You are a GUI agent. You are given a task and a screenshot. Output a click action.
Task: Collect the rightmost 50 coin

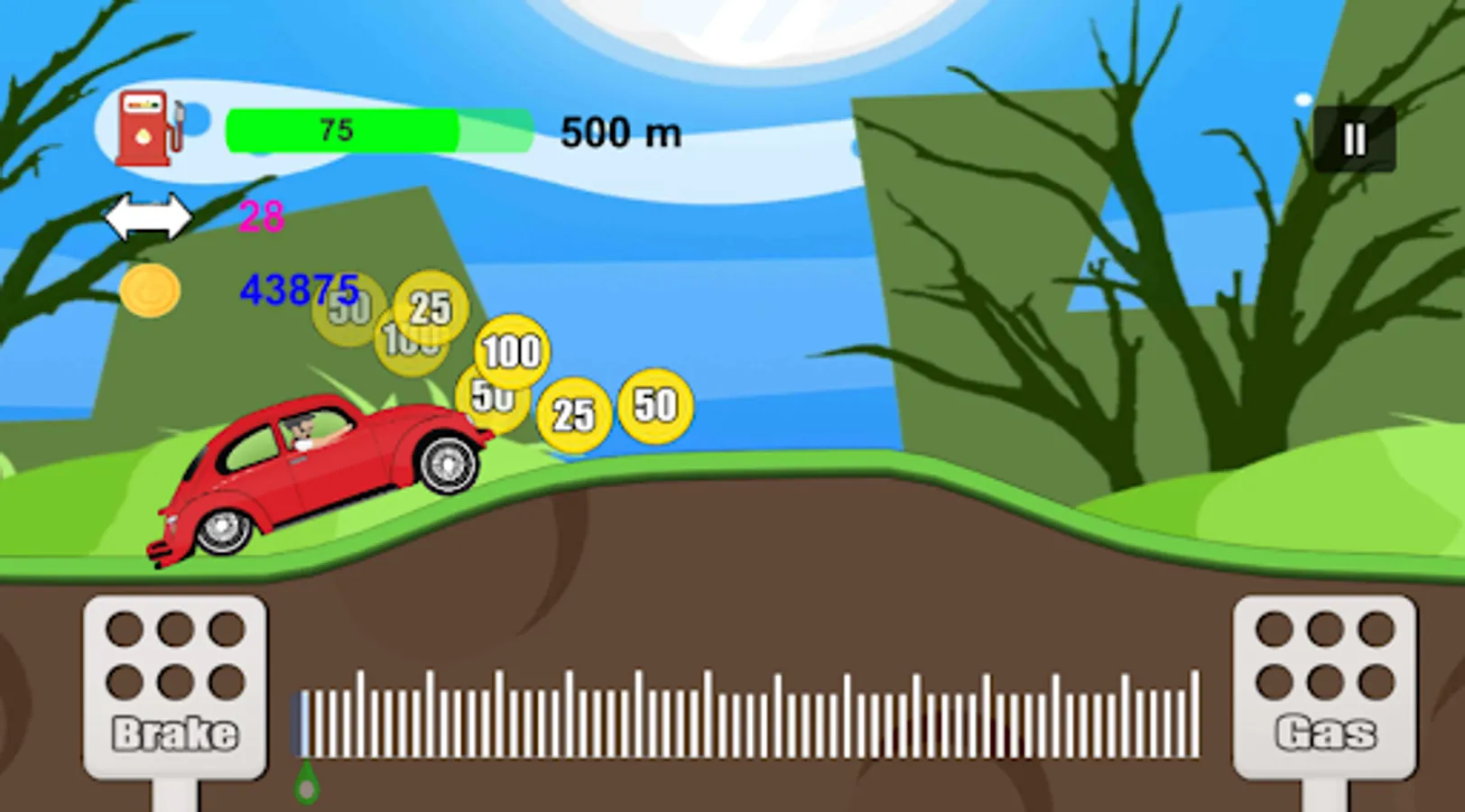pos(654,405)
